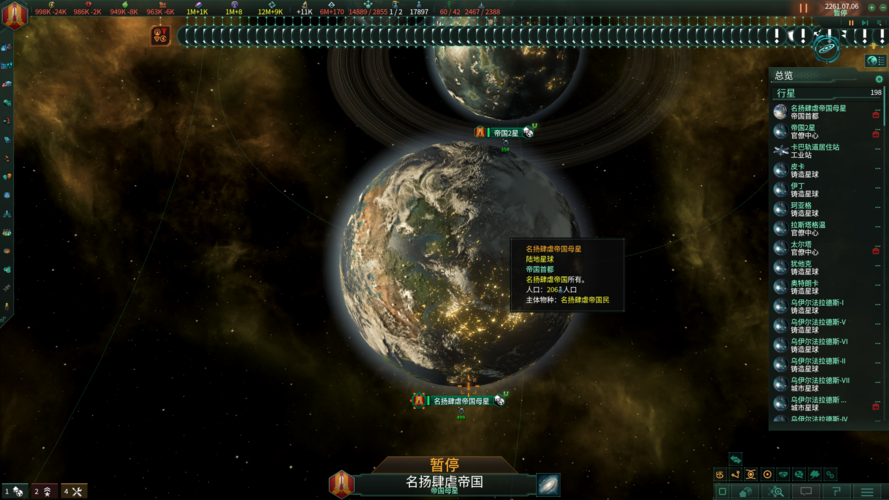Open the empire emblem government panel
This screenshot has width=889, height=500.
pyautogui.click(x=15, y=16)
